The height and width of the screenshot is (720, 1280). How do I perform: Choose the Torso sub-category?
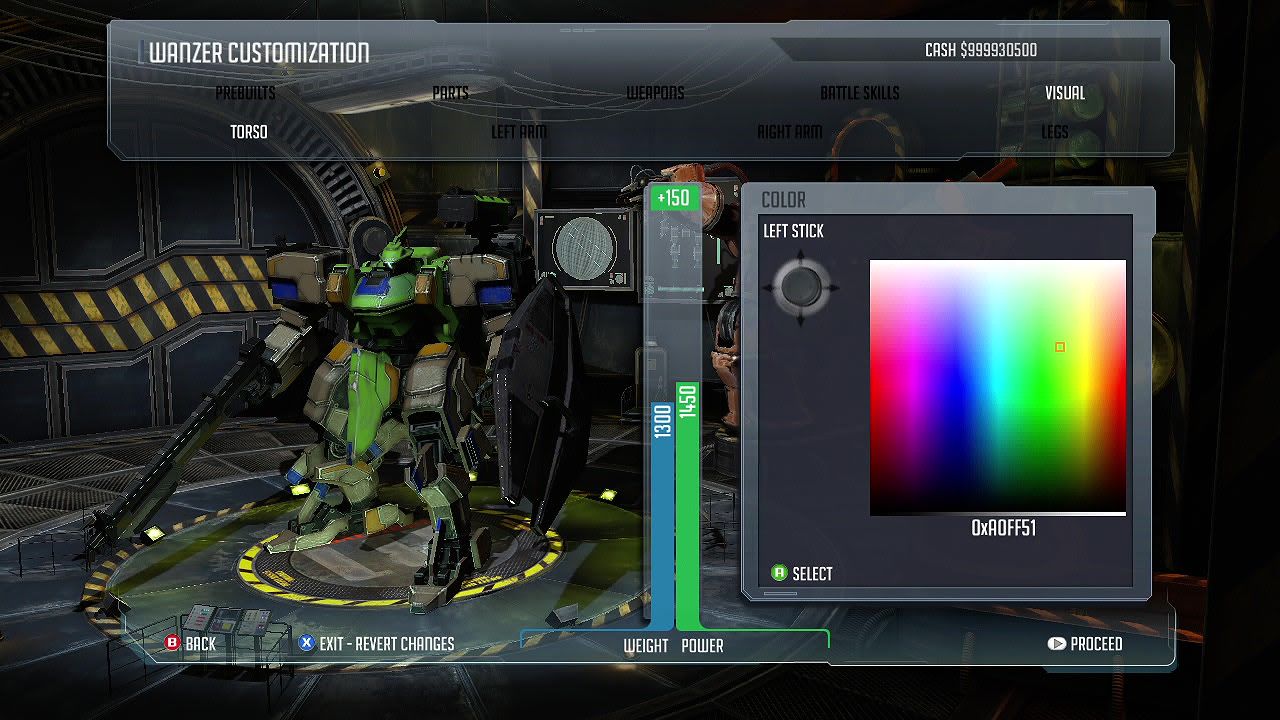tap(249, 132)
